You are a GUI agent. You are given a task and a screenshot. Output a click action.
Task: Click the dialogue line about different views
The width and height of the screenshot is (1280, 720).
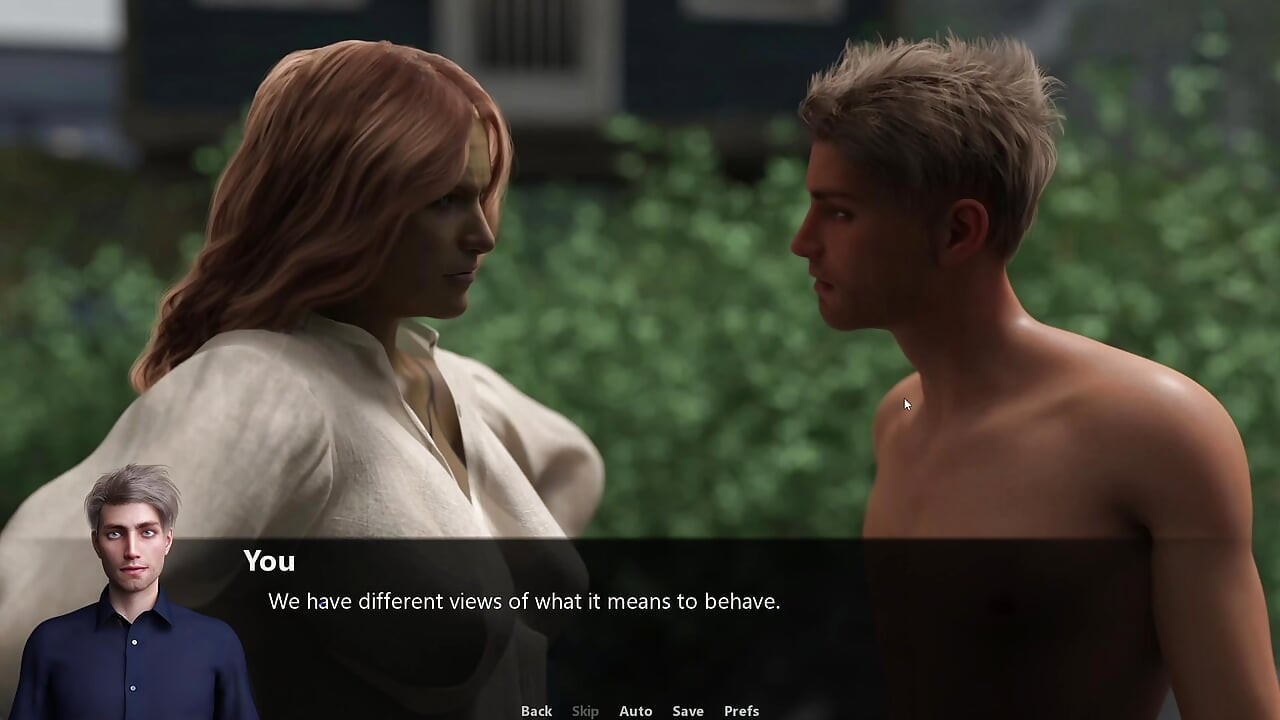tap(525, 602)
